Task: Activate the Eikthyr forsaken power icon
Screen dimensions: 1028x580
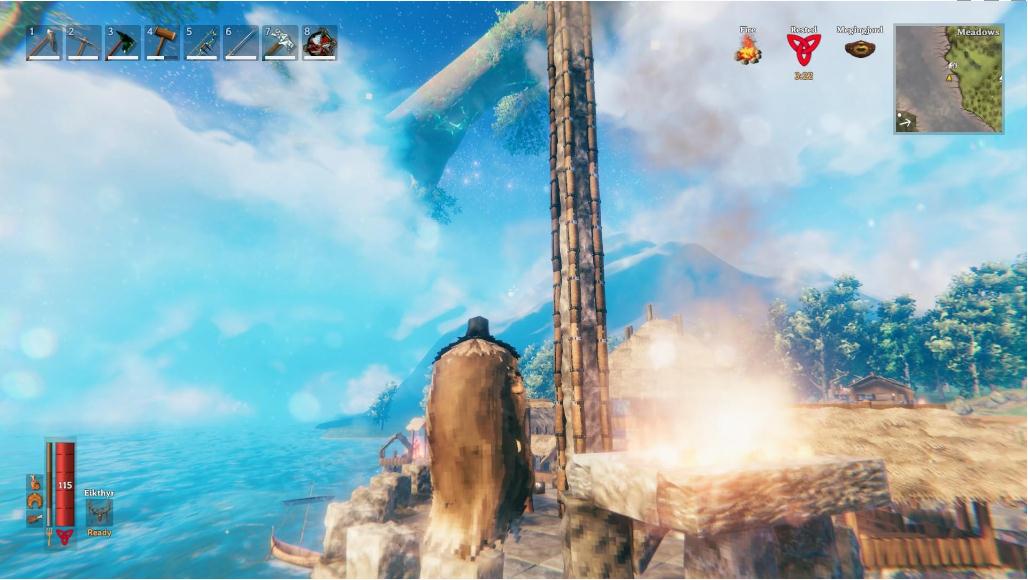Action: pos(99,512)
